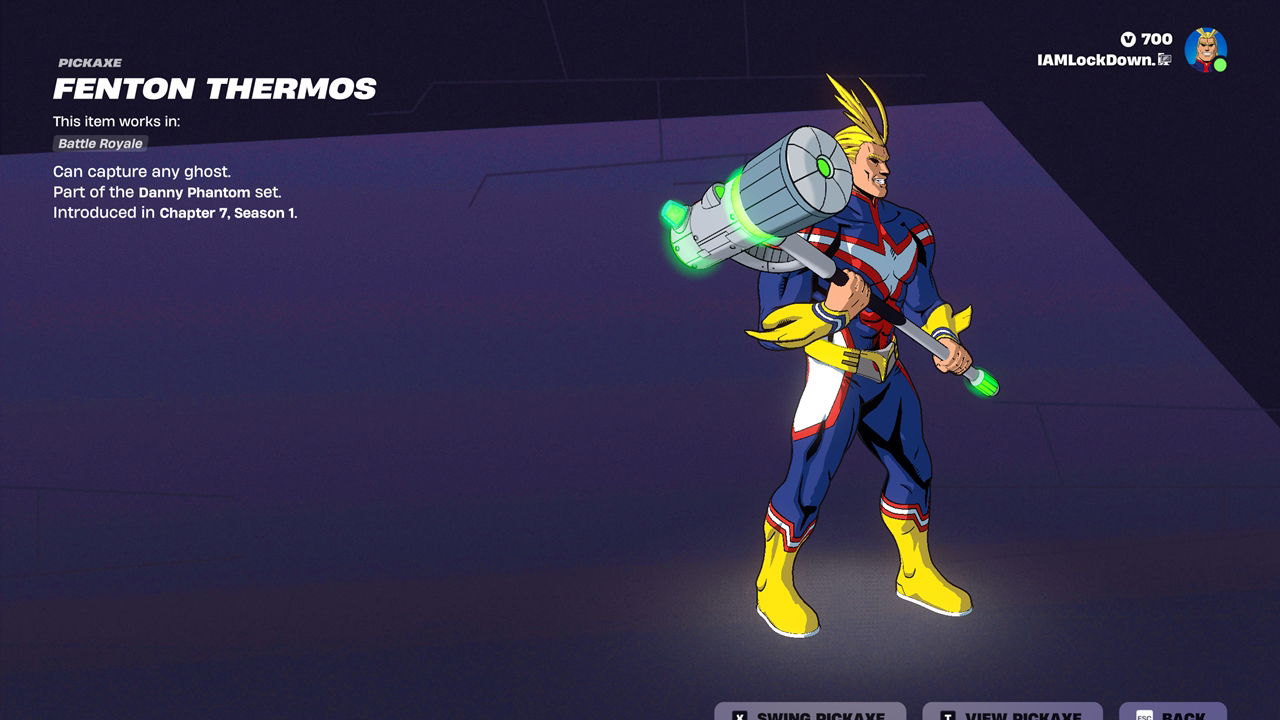This screenshot has height=720, width=1280.
Task: Select the PICKAXE category label
Action: pyautogui.click(x=89, y=62)
